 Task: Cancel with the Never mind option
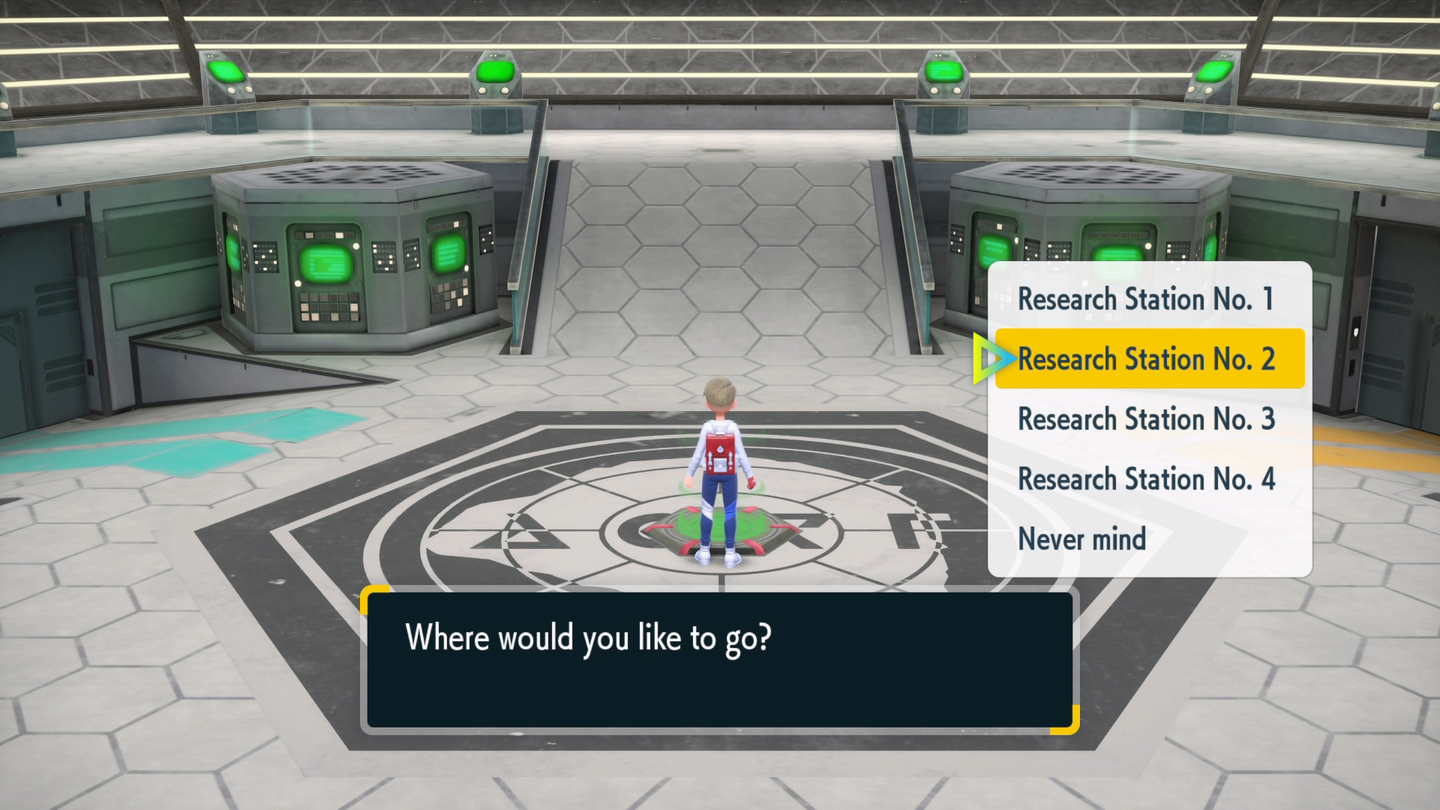[1082, 539]
